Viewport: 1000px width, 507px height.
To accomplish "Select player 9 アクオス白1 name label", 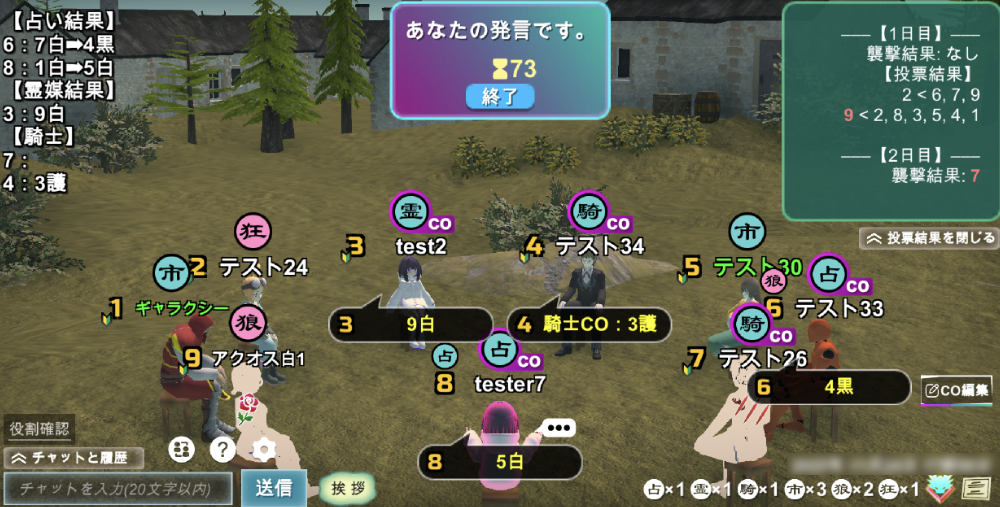I will pos(258,358).
